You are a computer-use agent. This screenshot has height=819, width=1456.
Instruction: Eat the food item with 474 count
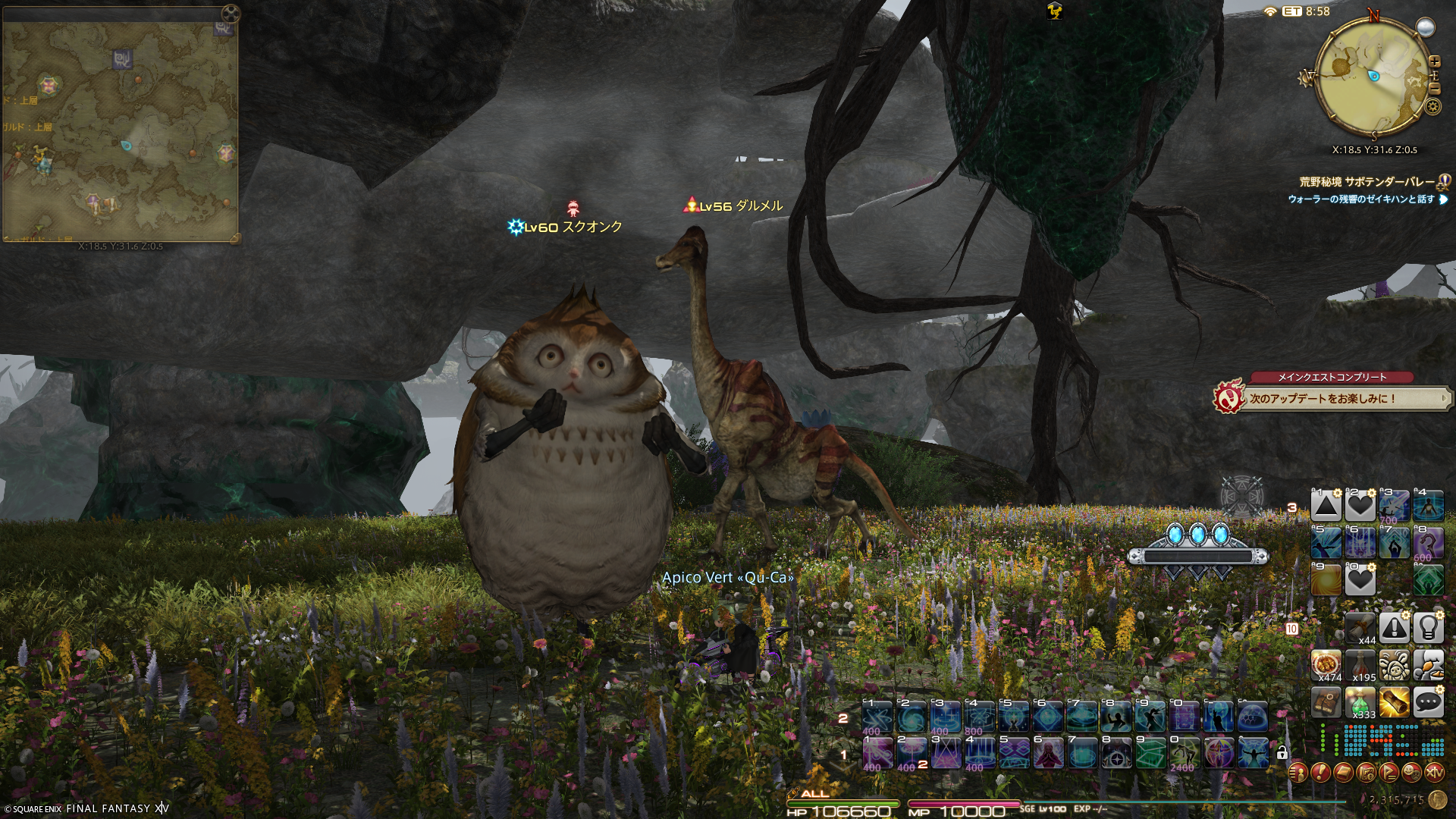coord(1326,666)
